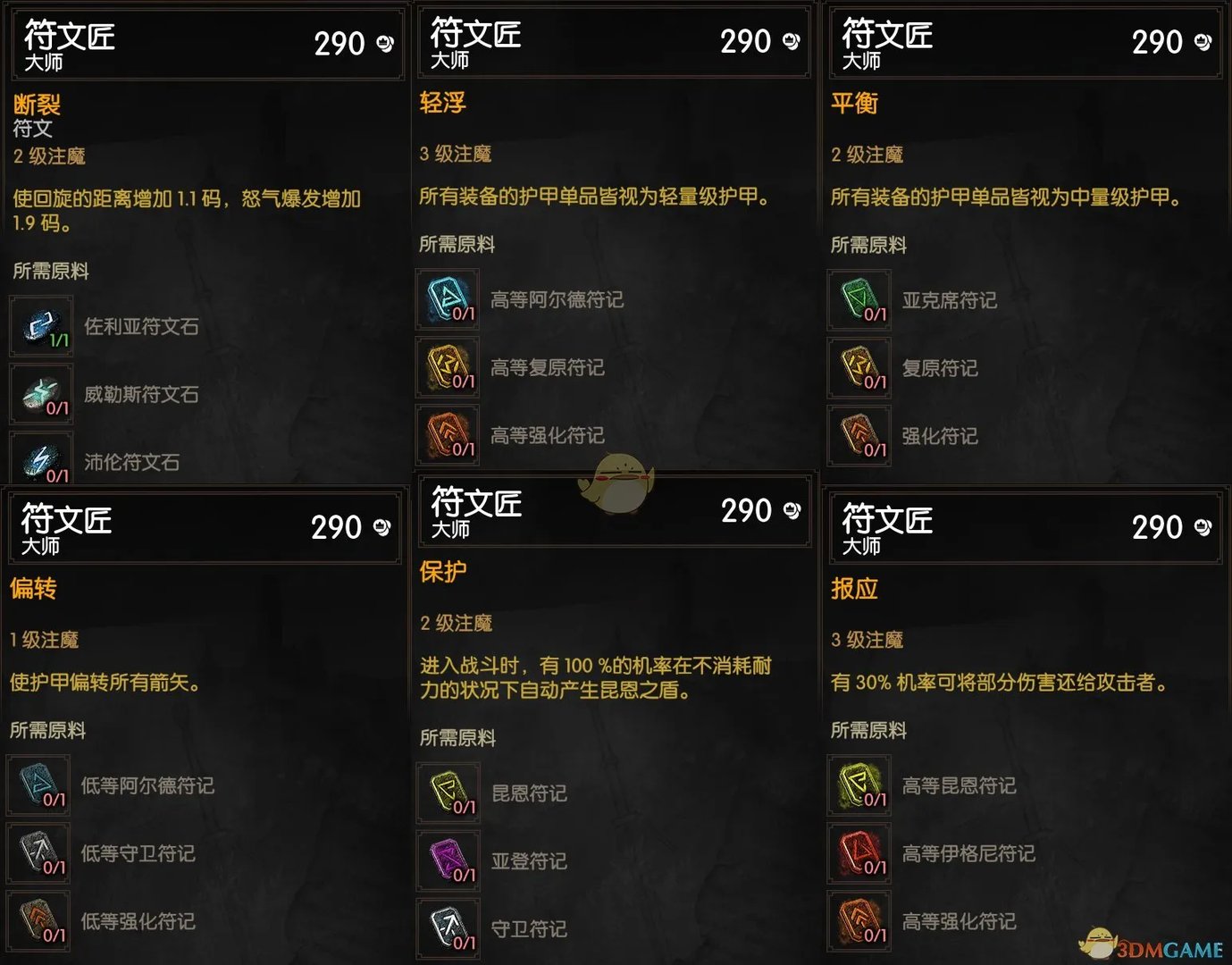Select the 轻浮 enchantment title
The height and width of the screenshot is (965, 1232).
[x=442, y=103]
